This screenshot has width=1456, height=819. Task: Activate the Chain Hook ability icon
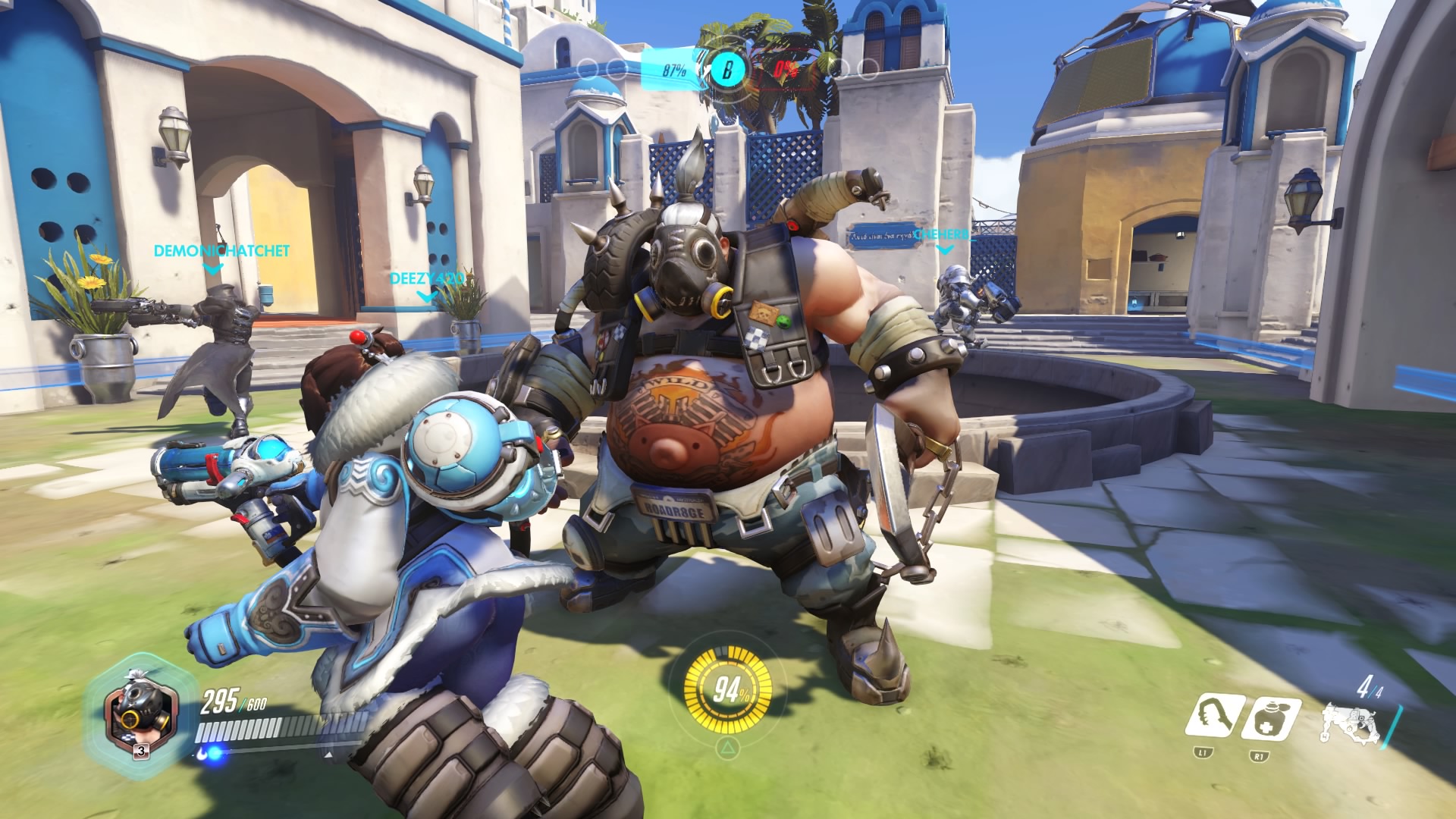[x=1215, y=717]
